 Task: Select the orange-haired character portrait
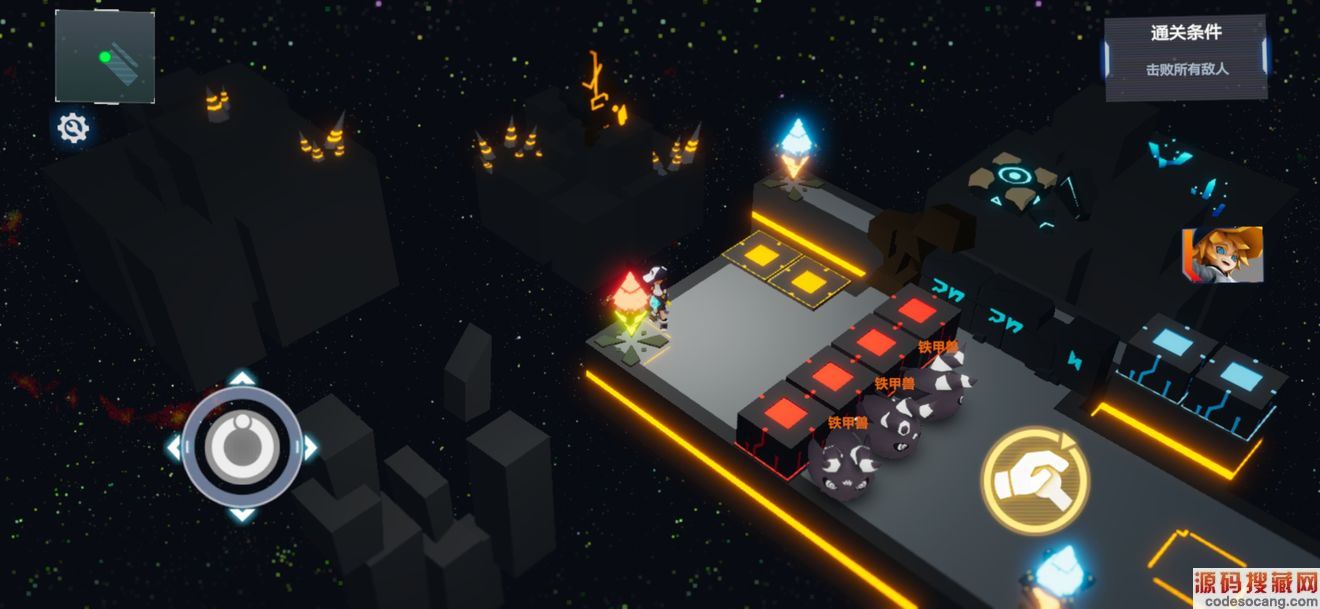point(1222,254)
